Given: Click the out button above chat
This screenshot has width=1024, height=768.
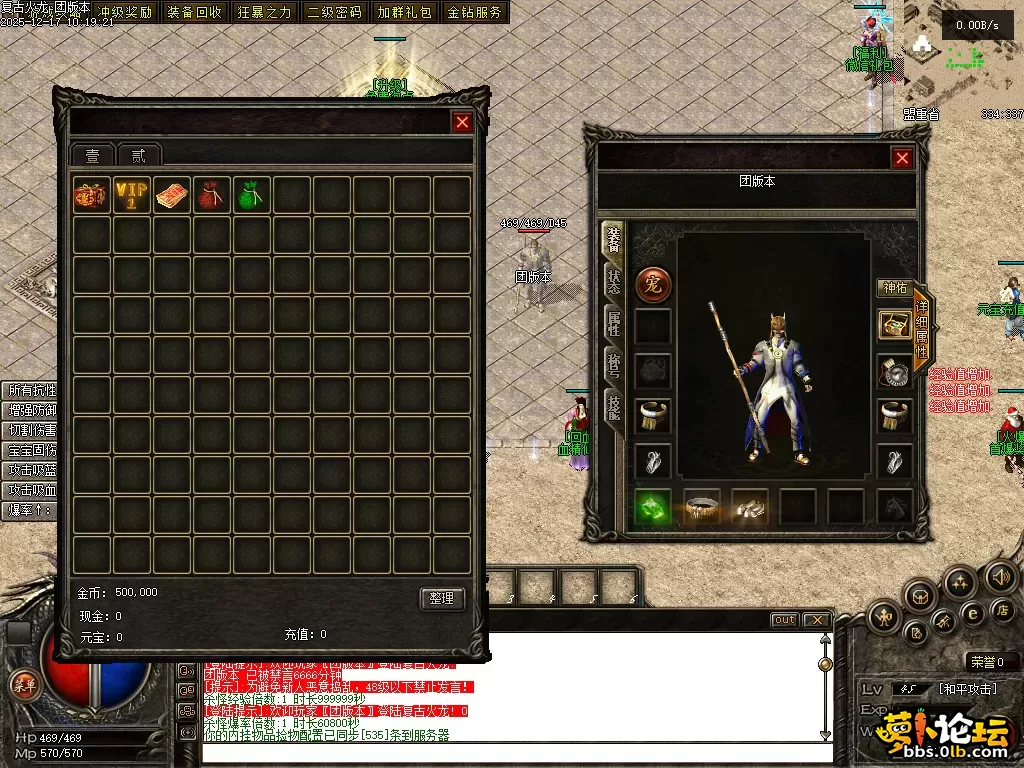Looking at the screenshot, I should coord(785,620).
